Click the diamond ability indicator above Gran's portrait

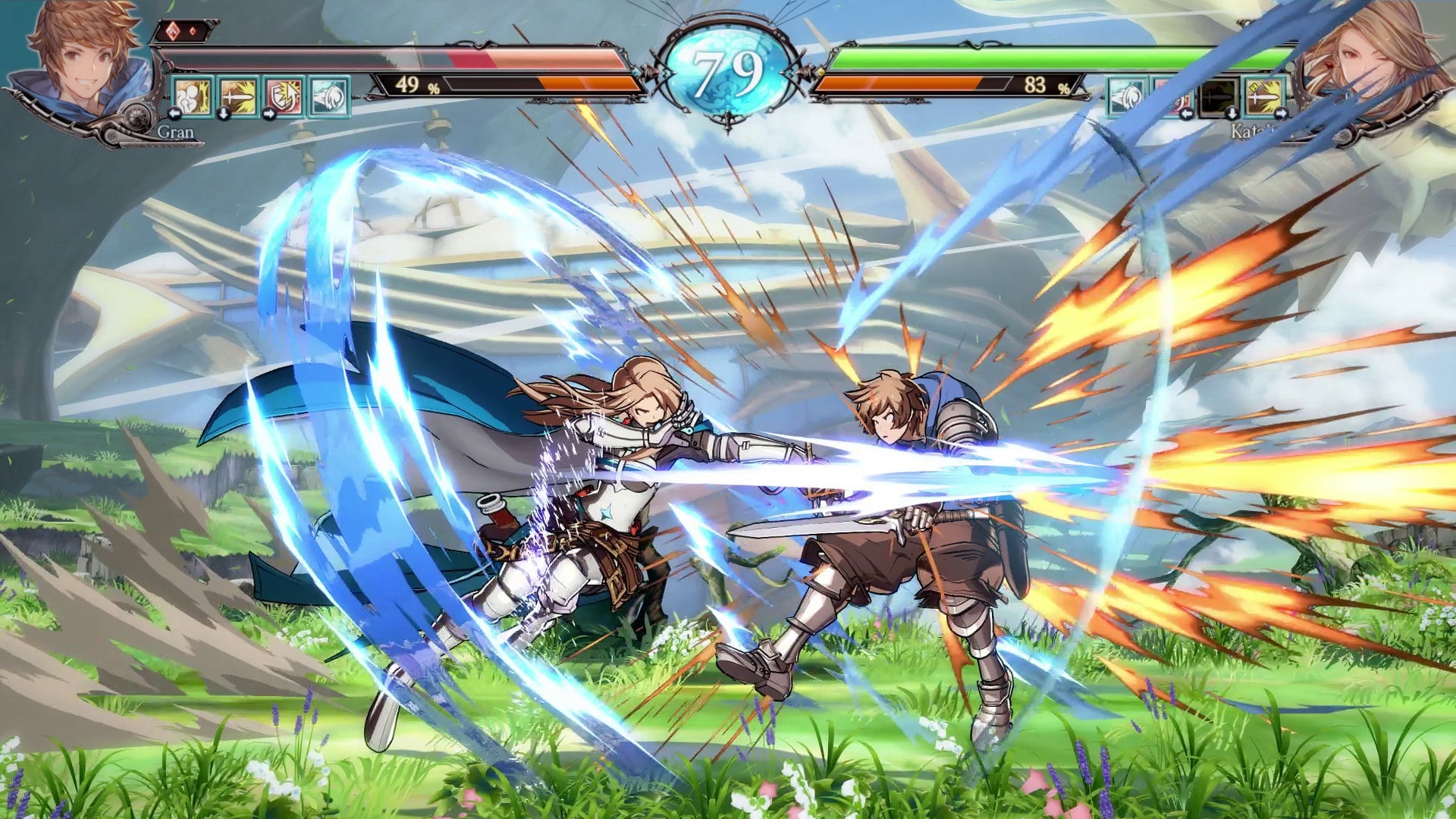click(173, 32)
